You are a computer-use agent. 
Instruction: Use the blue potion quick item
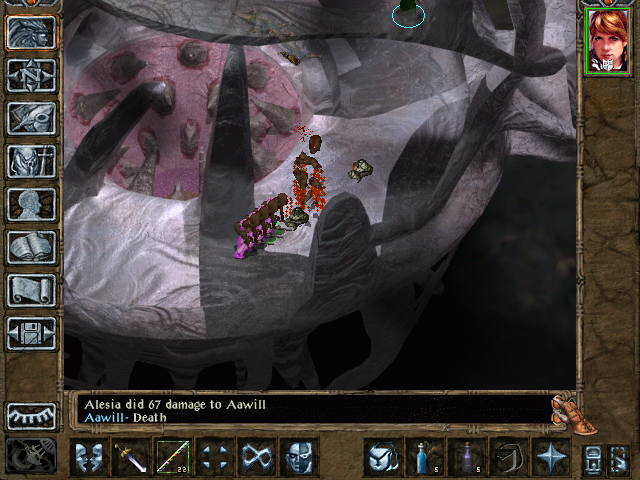coord(424,457)
